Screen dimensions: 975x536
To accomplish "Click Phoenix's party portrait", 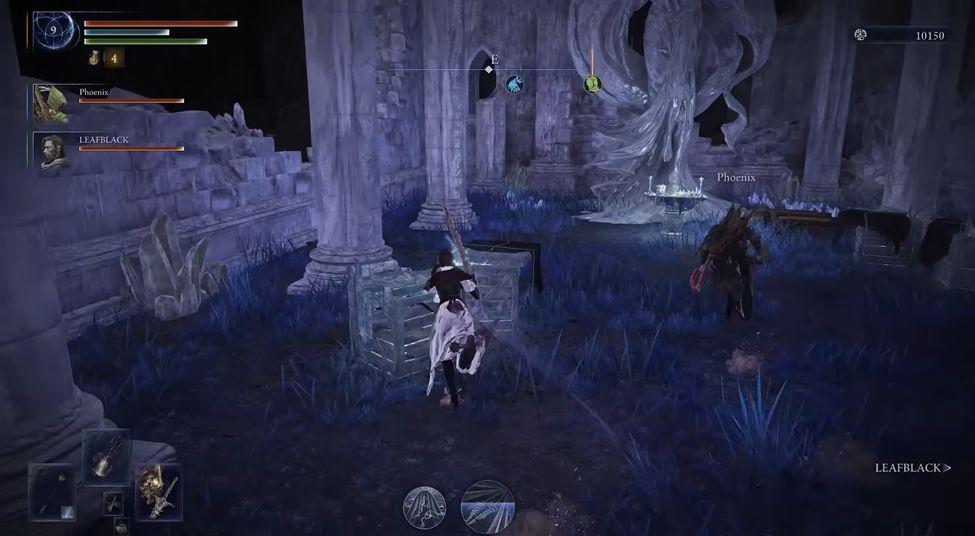I will [50, 101].
